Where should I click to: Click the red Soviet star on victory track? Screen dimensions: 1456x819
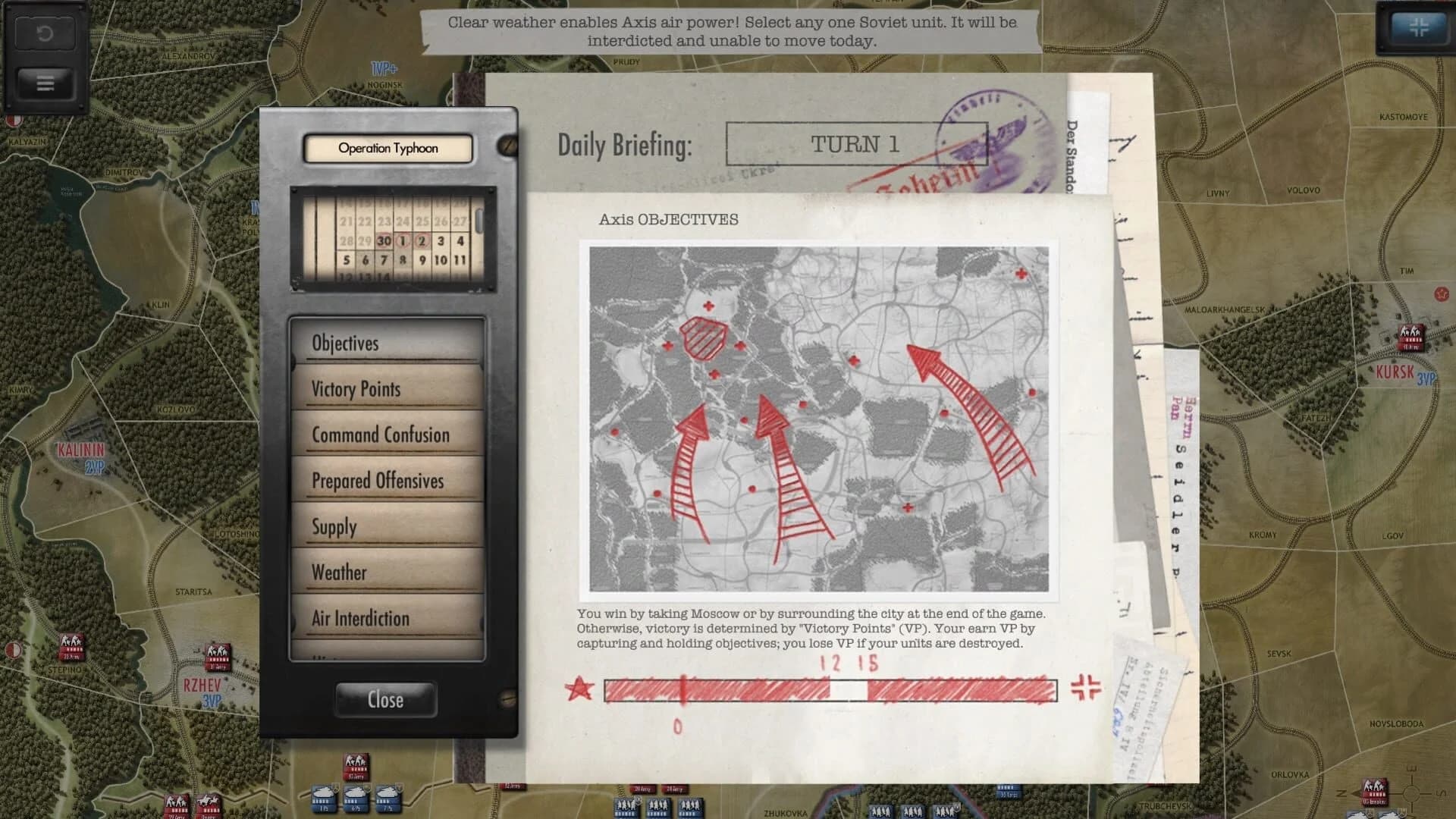[579, 689]
